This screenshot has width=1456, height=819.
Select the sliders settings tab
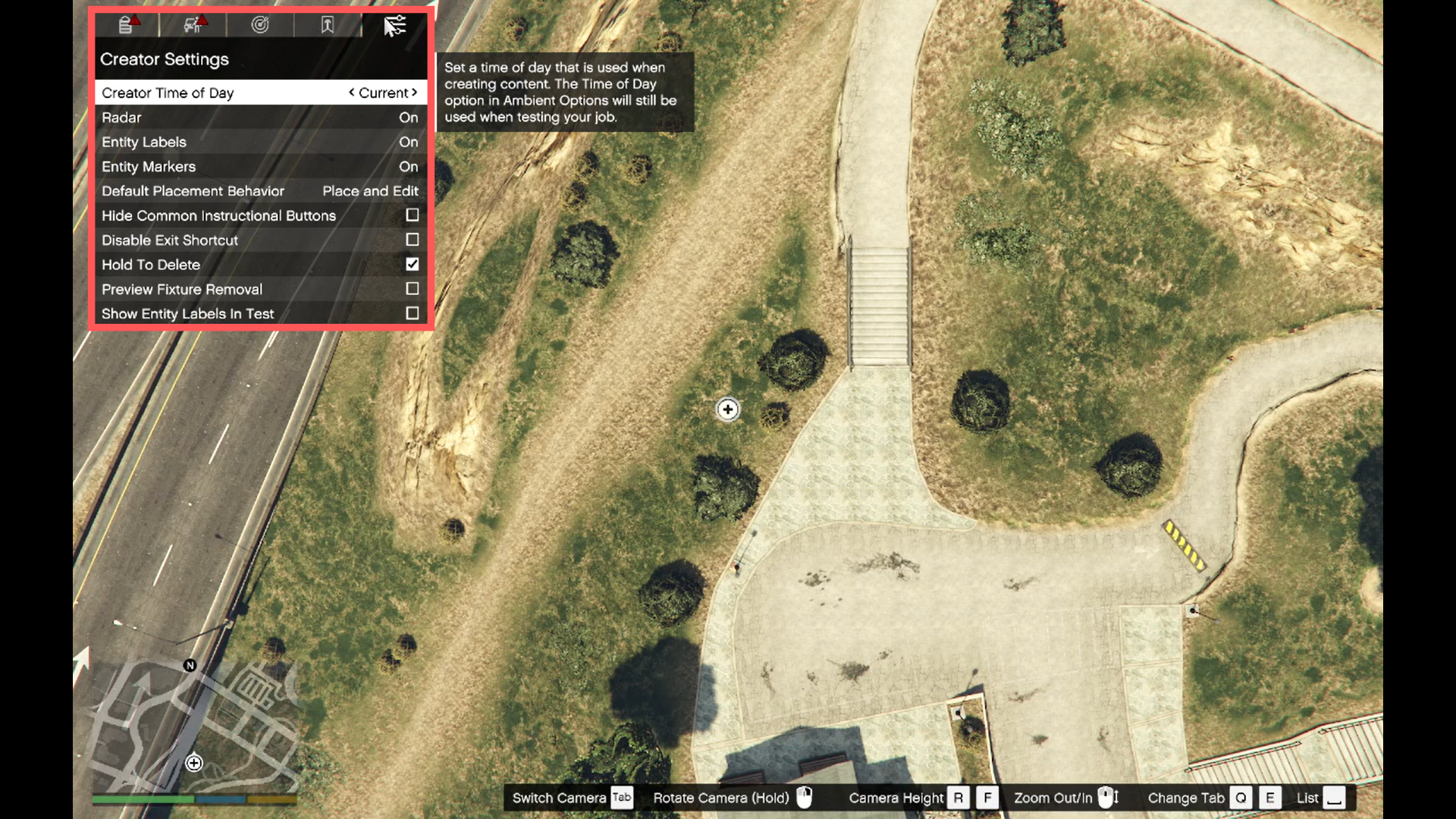coord(394,25)
